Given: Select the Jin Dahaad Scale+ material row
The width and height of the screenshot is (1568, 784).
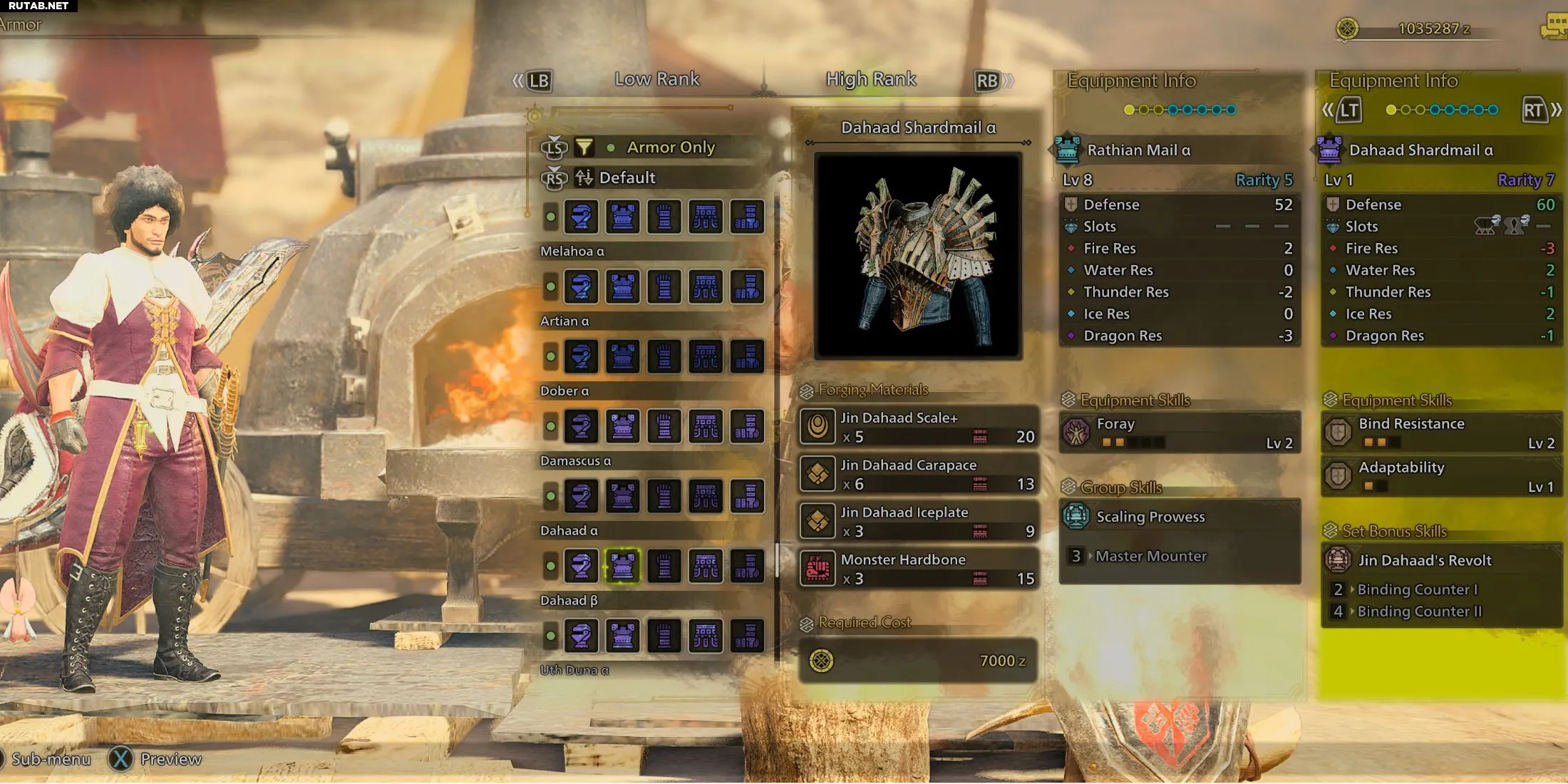Looking at the screenshot, I should coord(918,427).
